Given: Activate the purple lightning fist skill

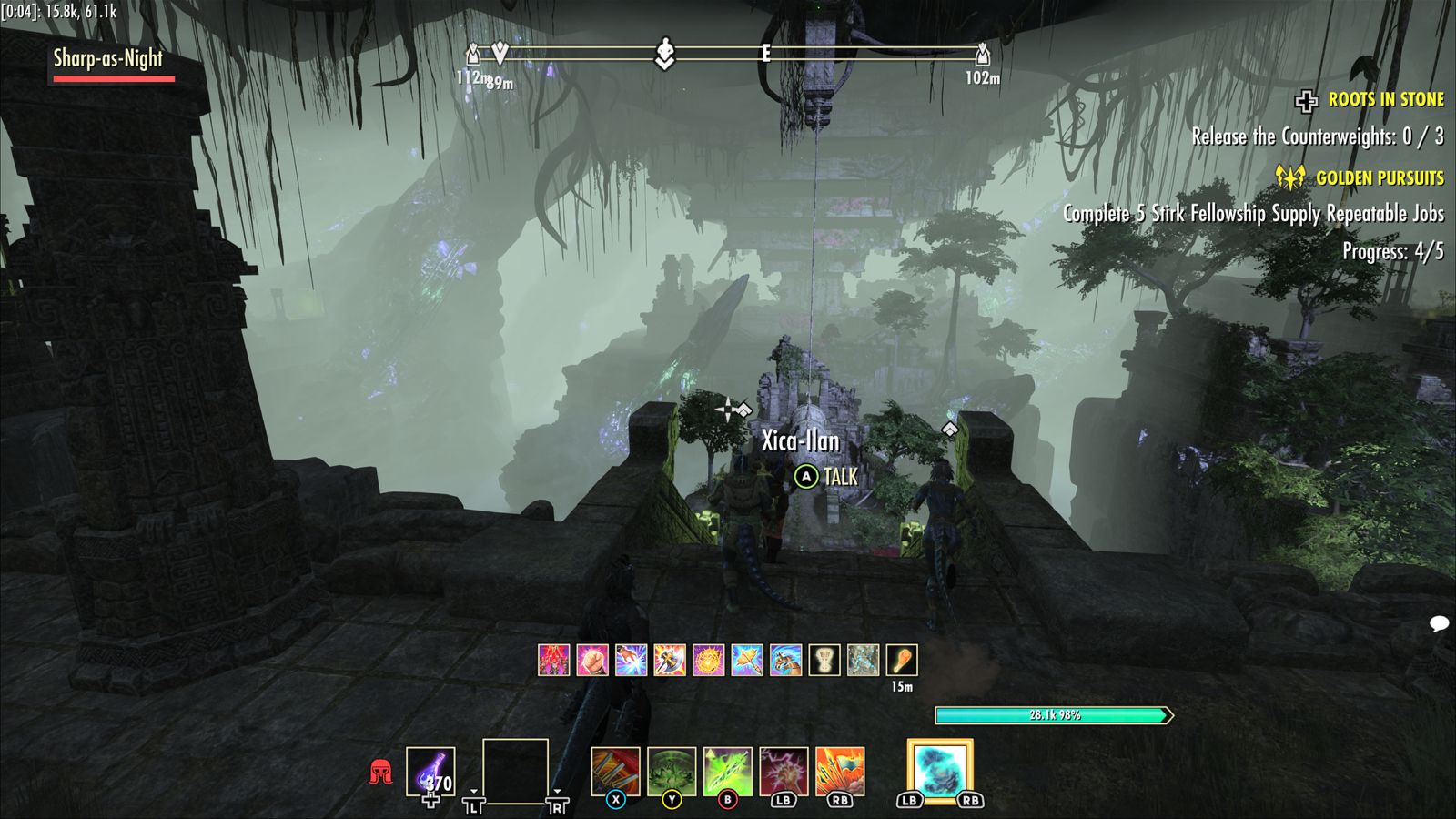Looking at the screenshot, I should [x=784, y=772].
